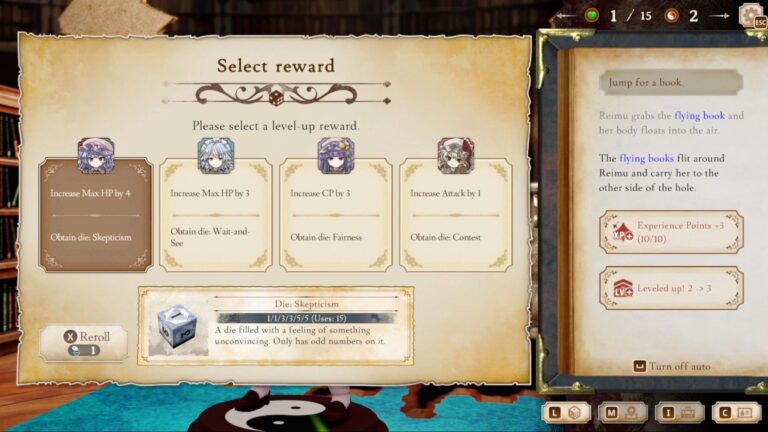Click the Experience Points +3 log entry

[670, 231]
